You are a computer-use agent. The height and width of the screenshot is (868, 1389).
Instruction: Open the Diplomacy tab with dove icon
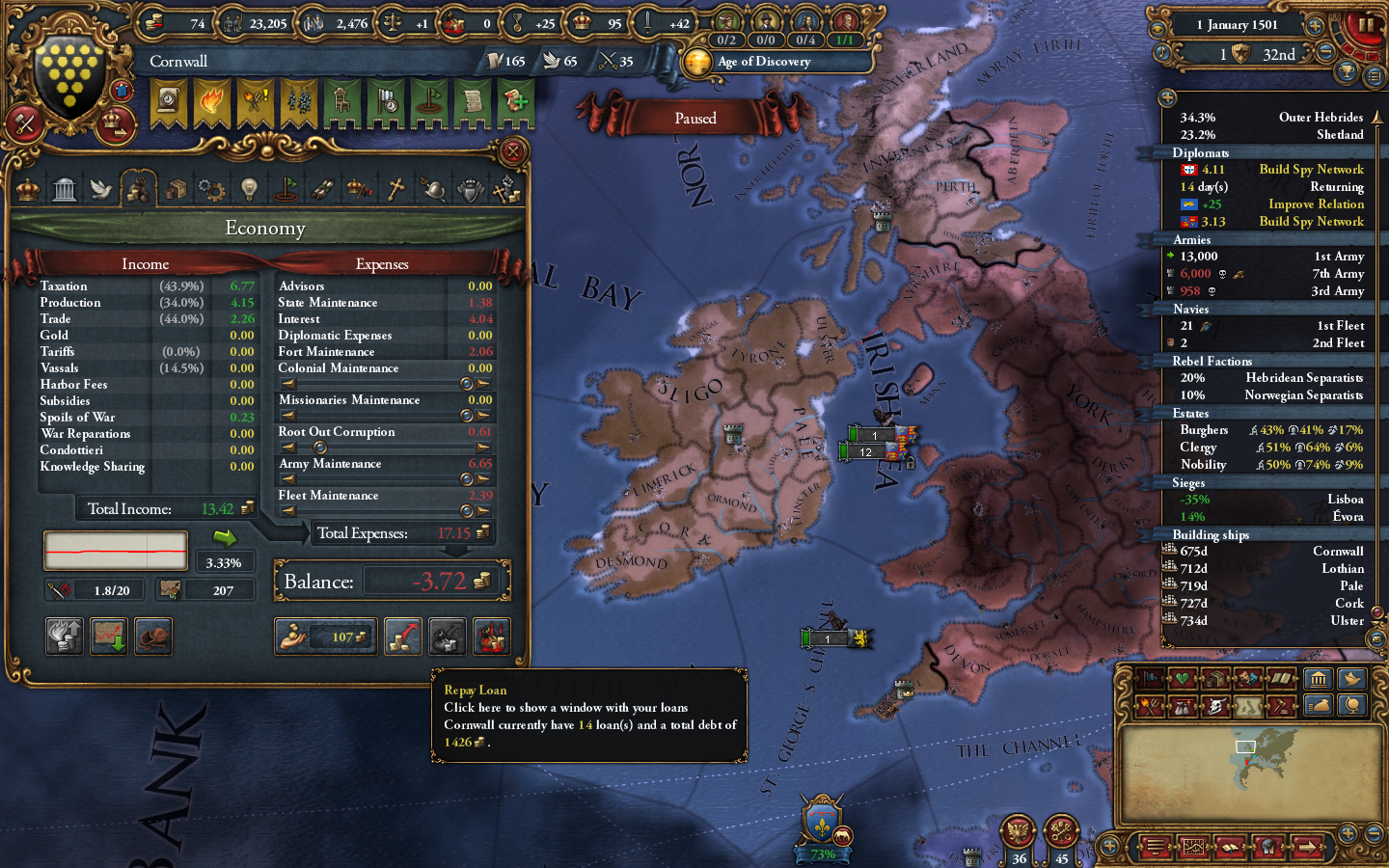(102, 188)
